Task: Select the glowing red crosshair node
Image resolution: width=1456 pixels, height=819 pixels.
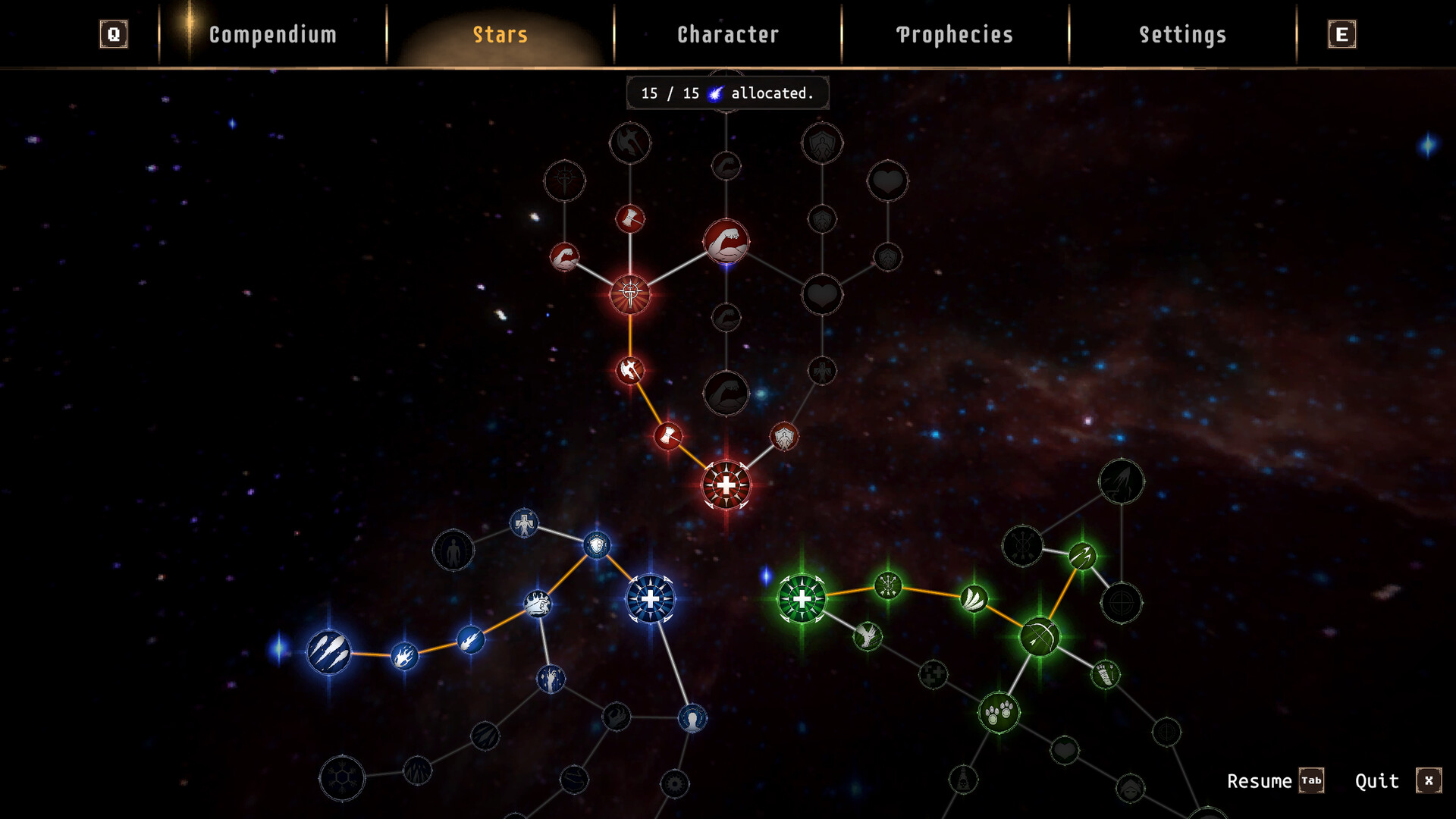Action: coord(630,293)
